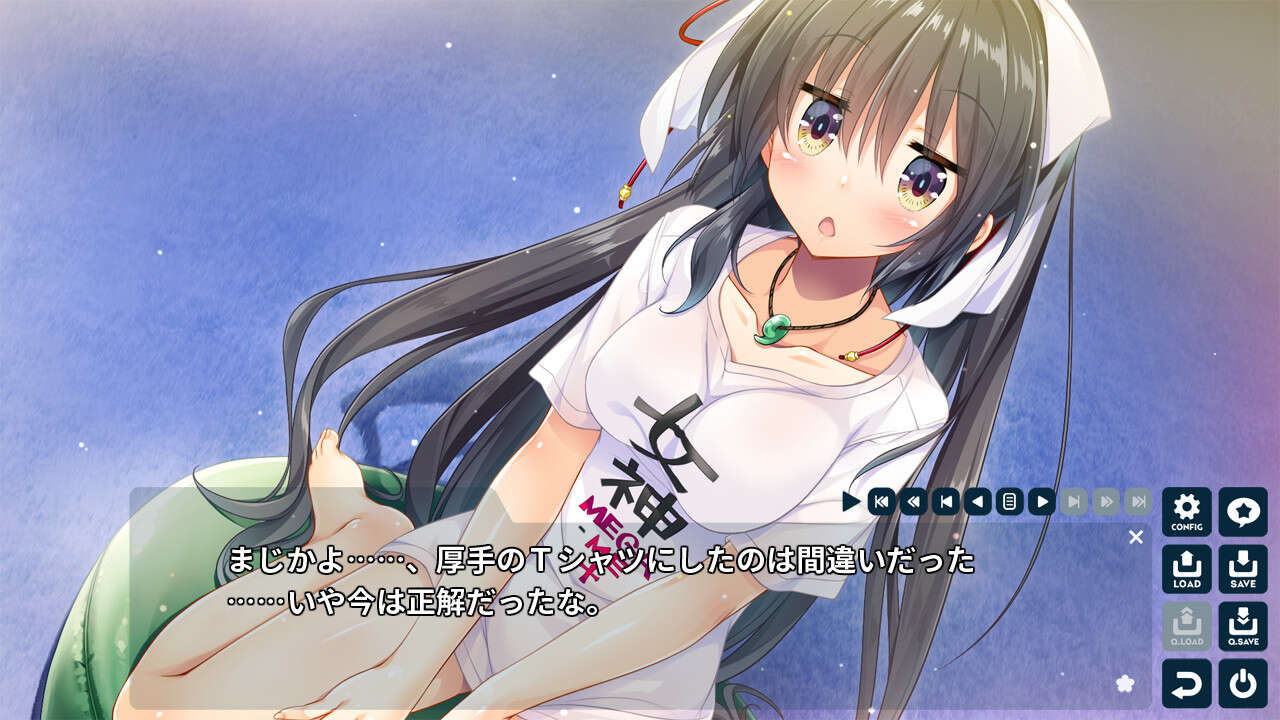Screen dimensions: 1280x720
Task: Click the boxed right triangle beside the backlog icon
Action: [1042, 501]
